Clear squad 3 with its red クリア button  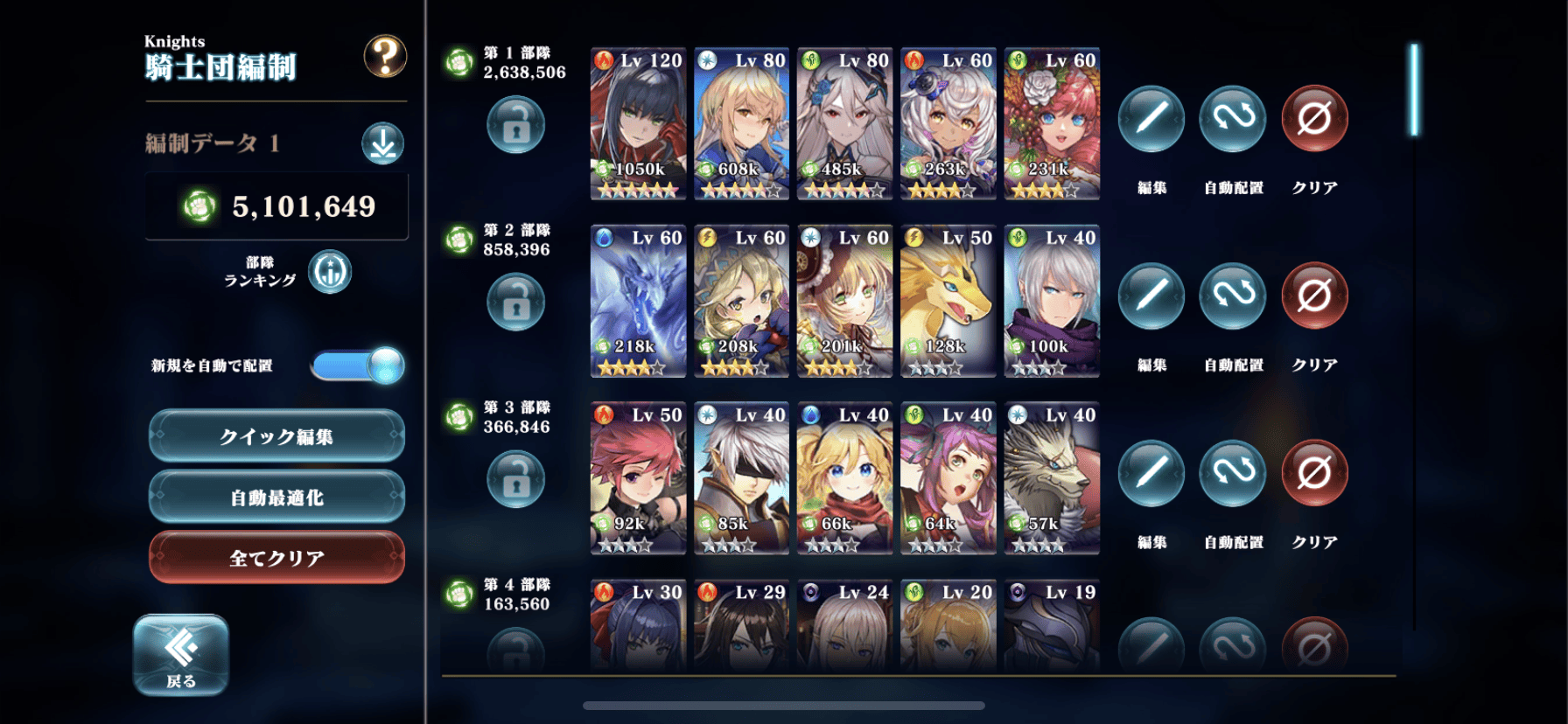(1313, 474)
